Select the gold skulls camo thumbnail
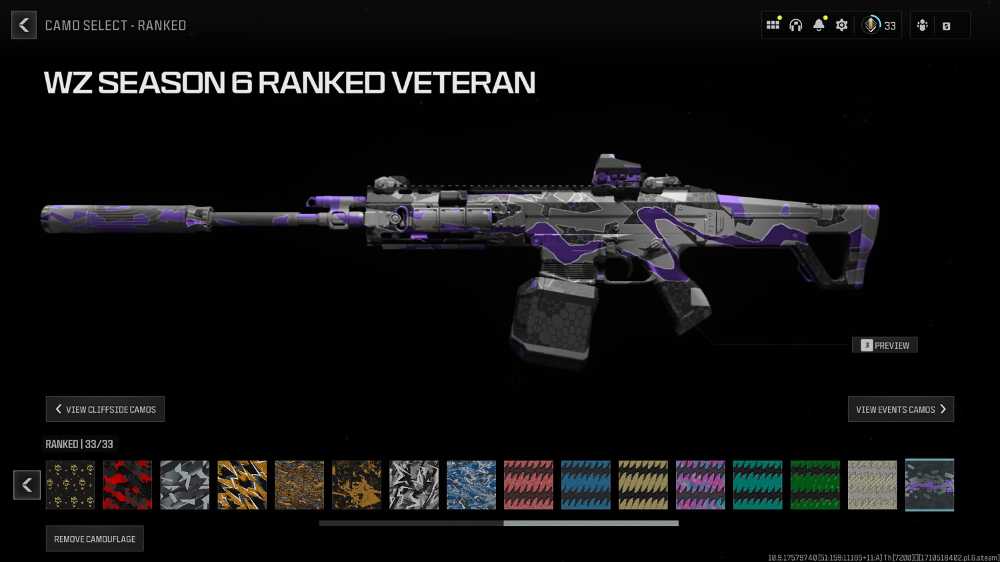 (71, 485)
